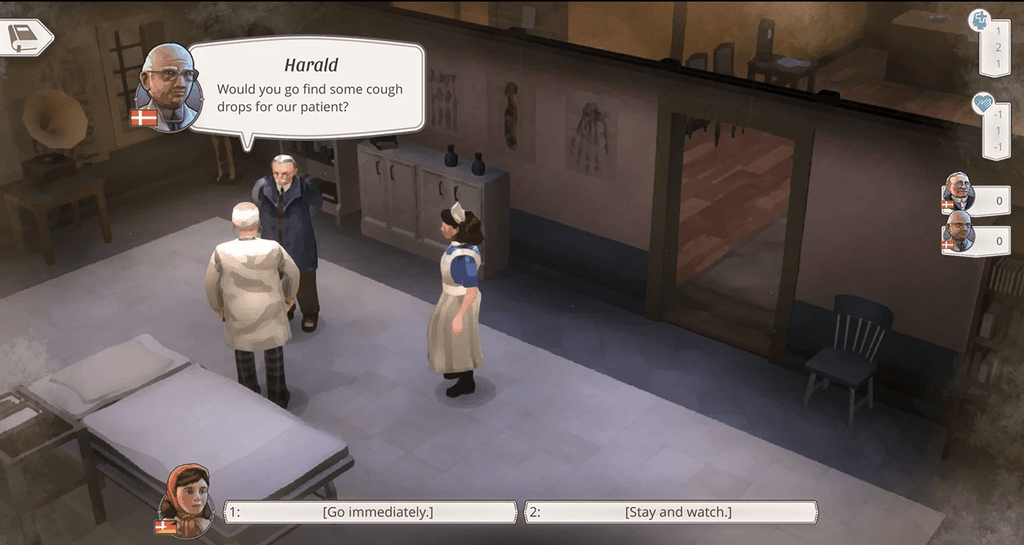Select the bald bespectacled man's relationship portrait
This screenshot has width=1024, height=545.
click(958, 233)
